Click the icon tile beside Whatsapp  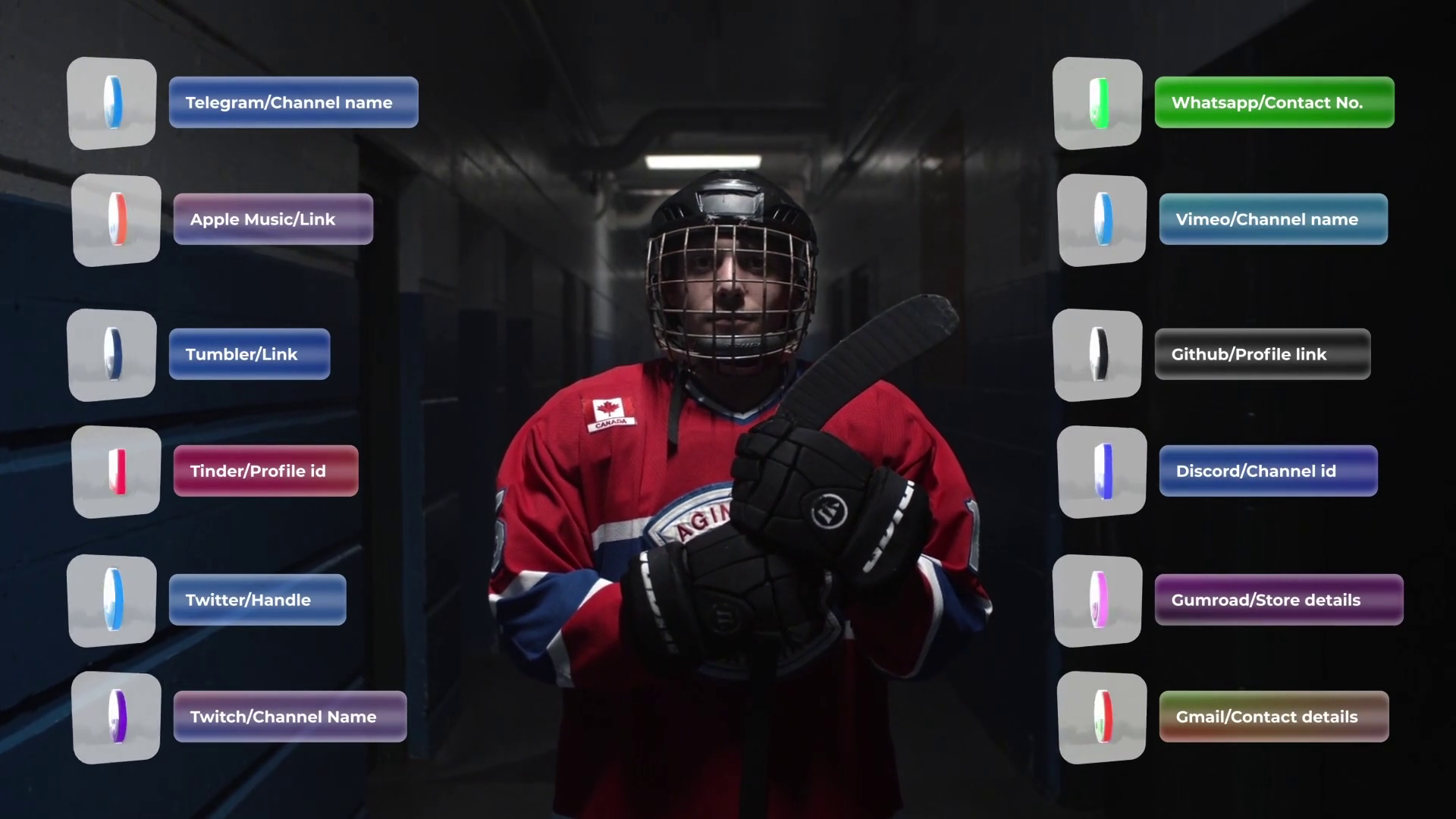(1097, 103)
